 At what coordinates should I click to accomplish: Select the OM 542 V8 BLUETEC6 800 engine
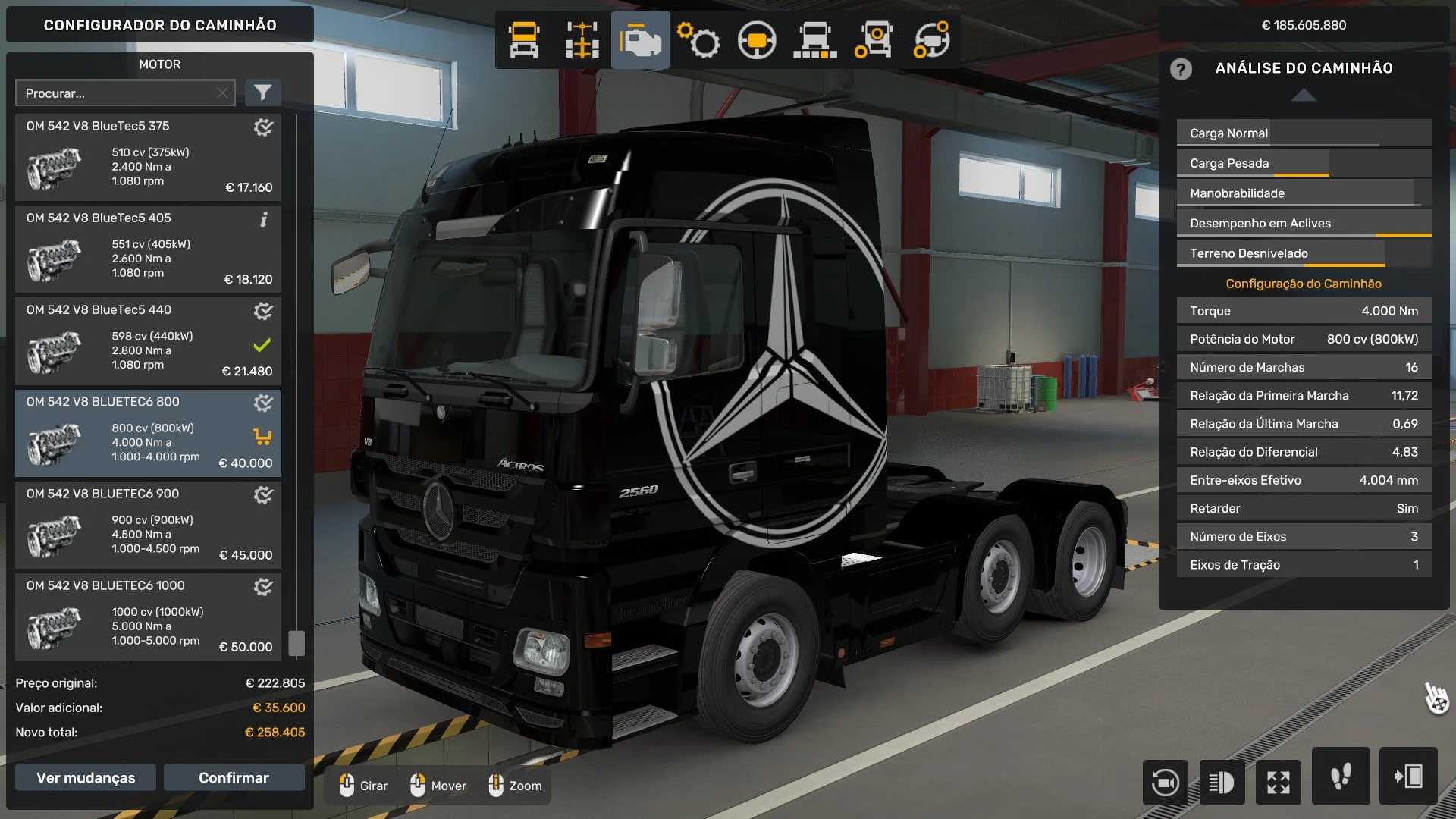click(148, 433)
